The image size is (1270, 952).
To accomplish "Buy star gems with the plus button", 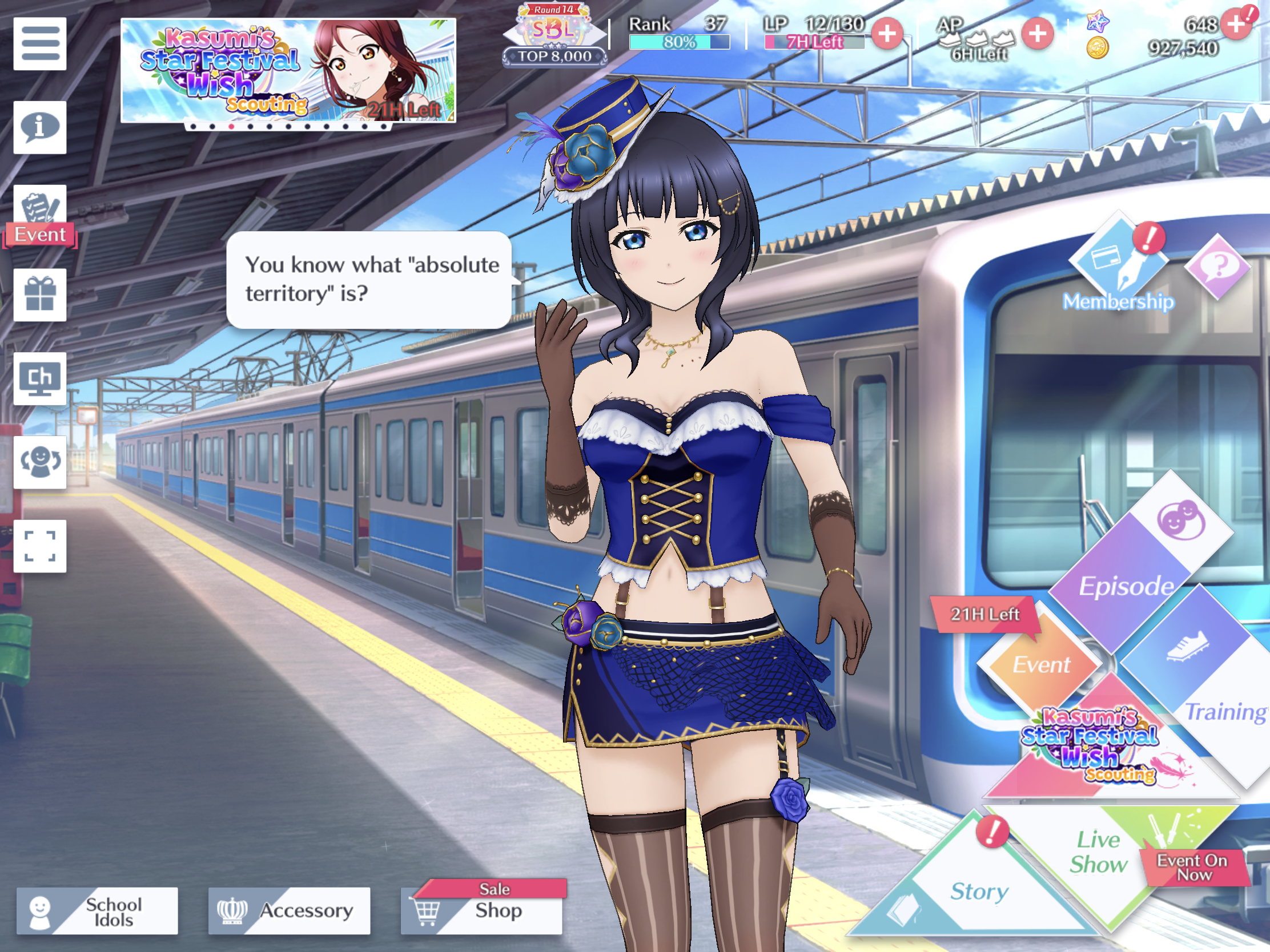I will click(x=1236, y=25).
